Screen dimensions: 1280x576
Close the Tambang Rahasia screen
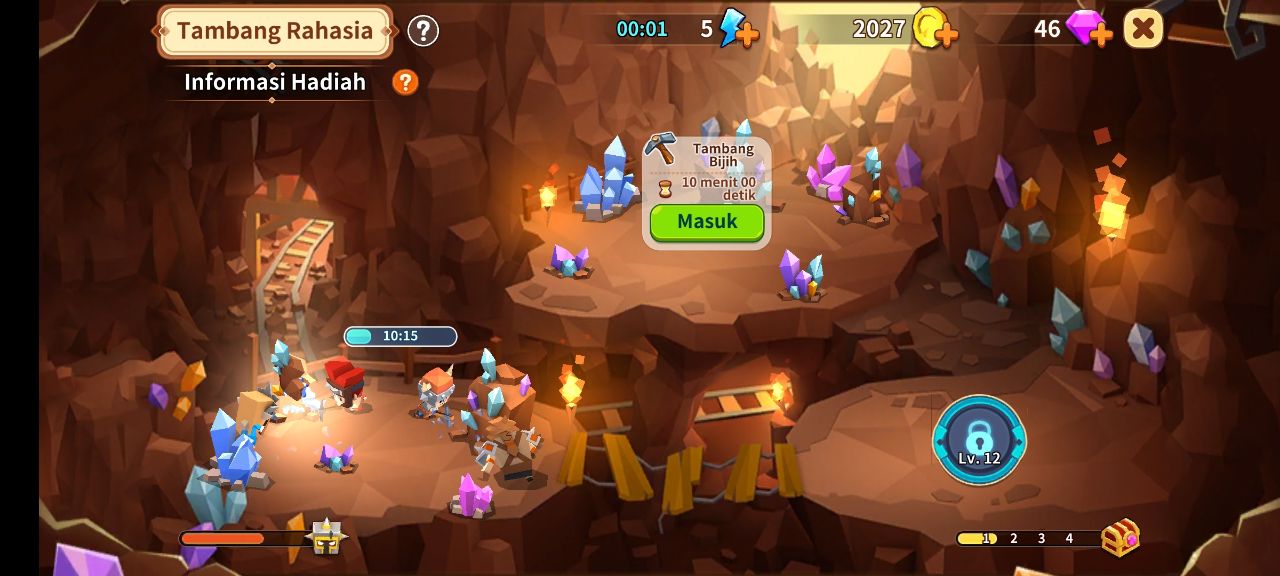pos(1143,29)
